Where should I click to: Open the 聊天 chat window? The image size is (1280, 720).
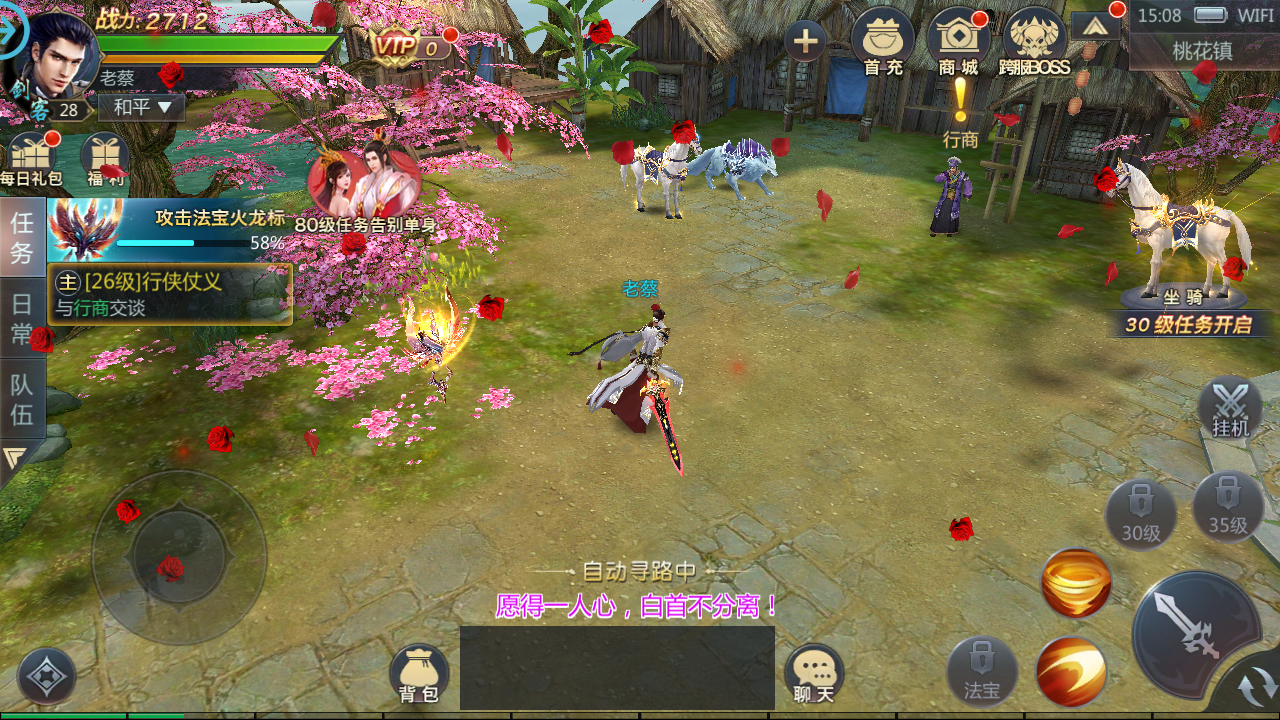pyautogui.click(x=813, y=673)
